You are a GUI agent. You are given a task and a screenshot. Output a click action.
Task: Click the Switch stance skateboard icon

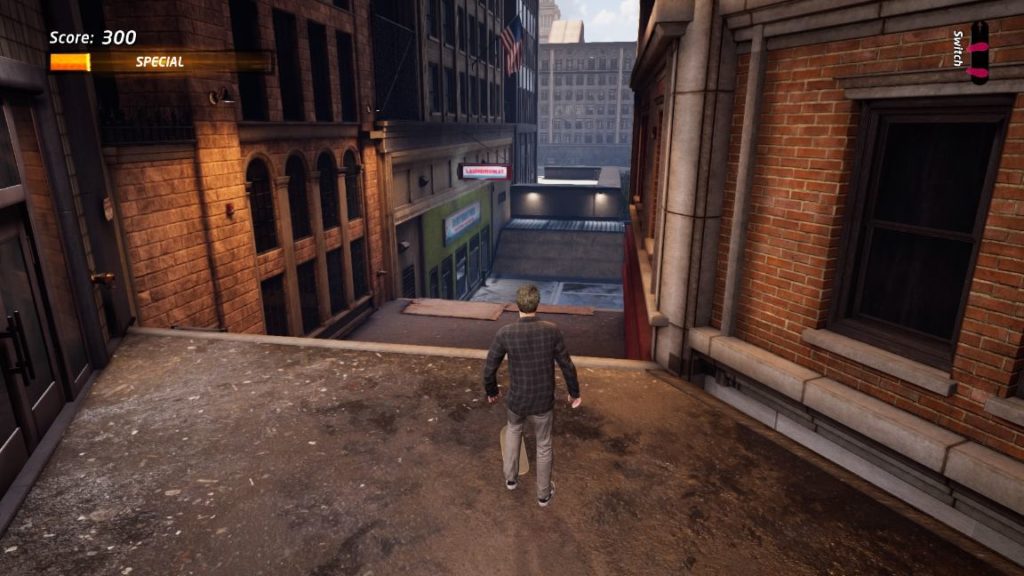[x=978, y=52]
